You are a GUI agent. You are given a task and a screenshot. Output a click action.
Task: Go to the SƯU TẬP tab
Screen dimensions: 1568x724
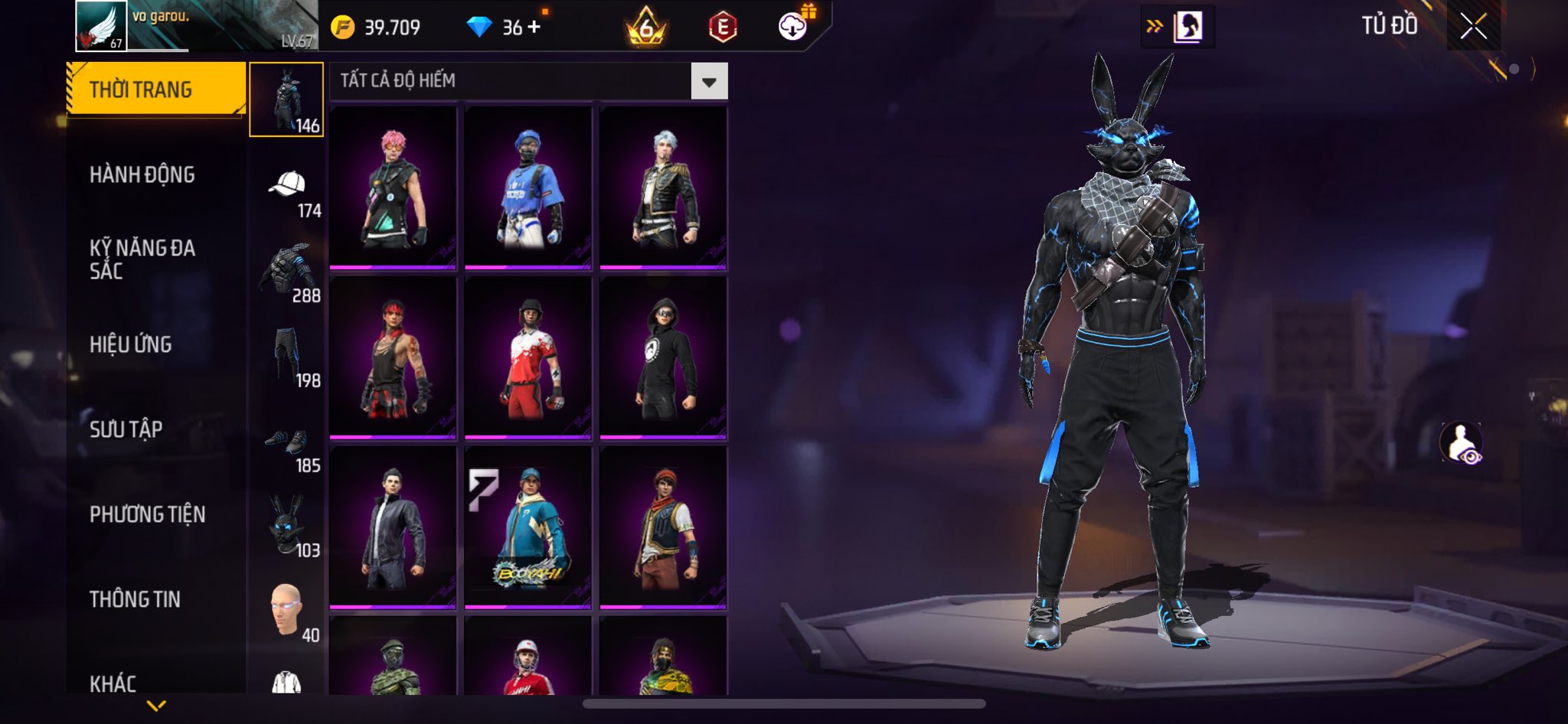coord(126,429)
